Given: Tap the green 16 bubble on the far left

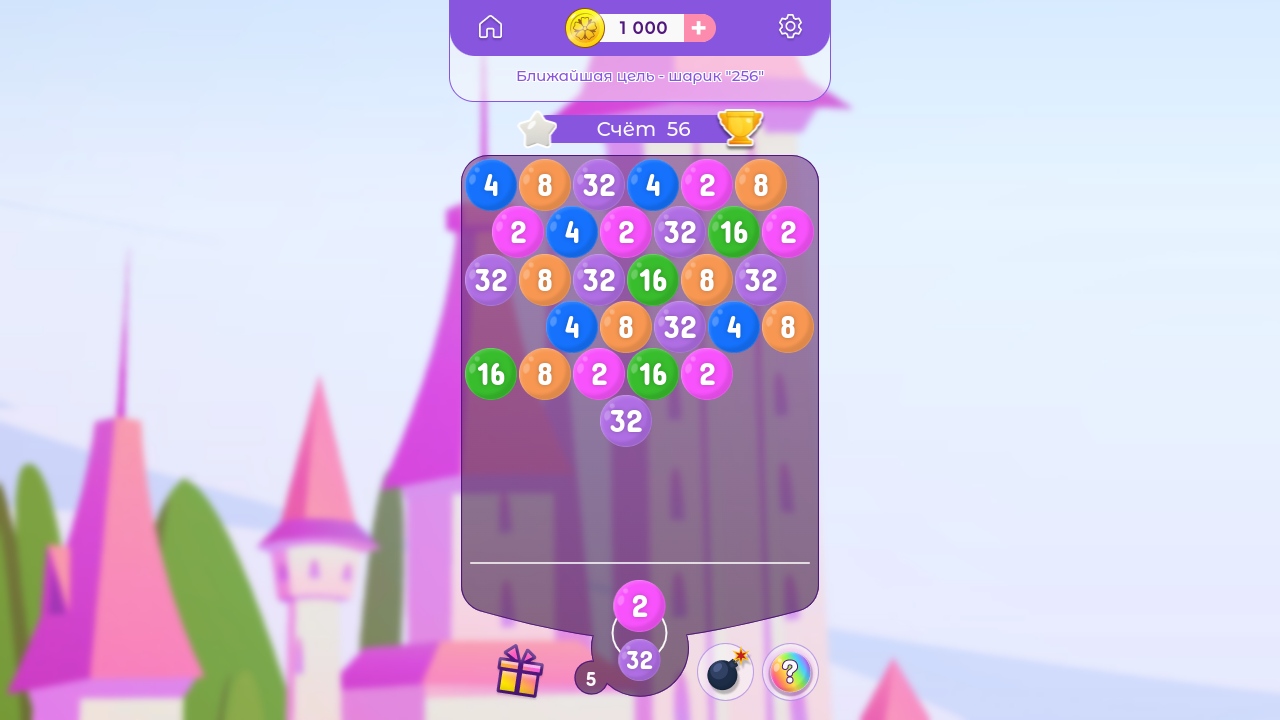Looking at the screenshot, I should pyautogui.click(x=491, y=375).
